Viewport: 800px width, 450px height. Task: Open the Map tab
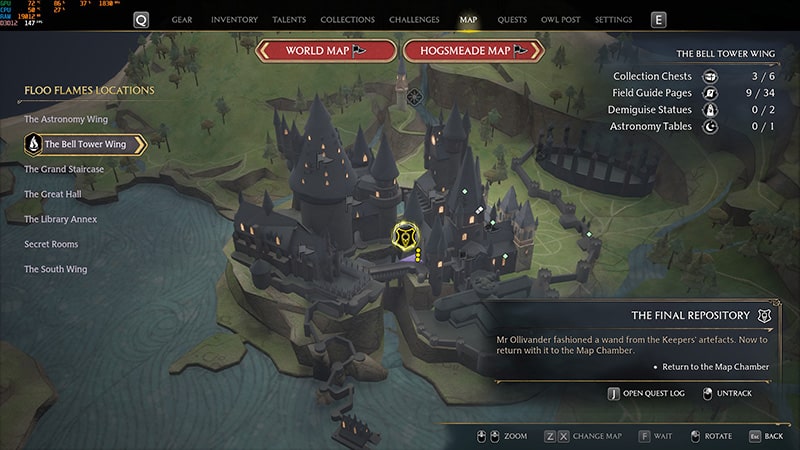point(468,19)
